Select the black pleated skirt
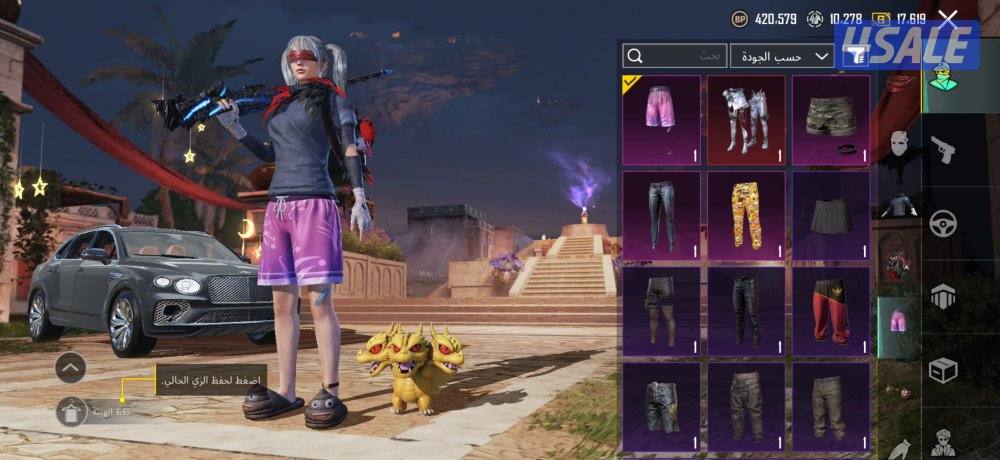 (x=831, y=215)
